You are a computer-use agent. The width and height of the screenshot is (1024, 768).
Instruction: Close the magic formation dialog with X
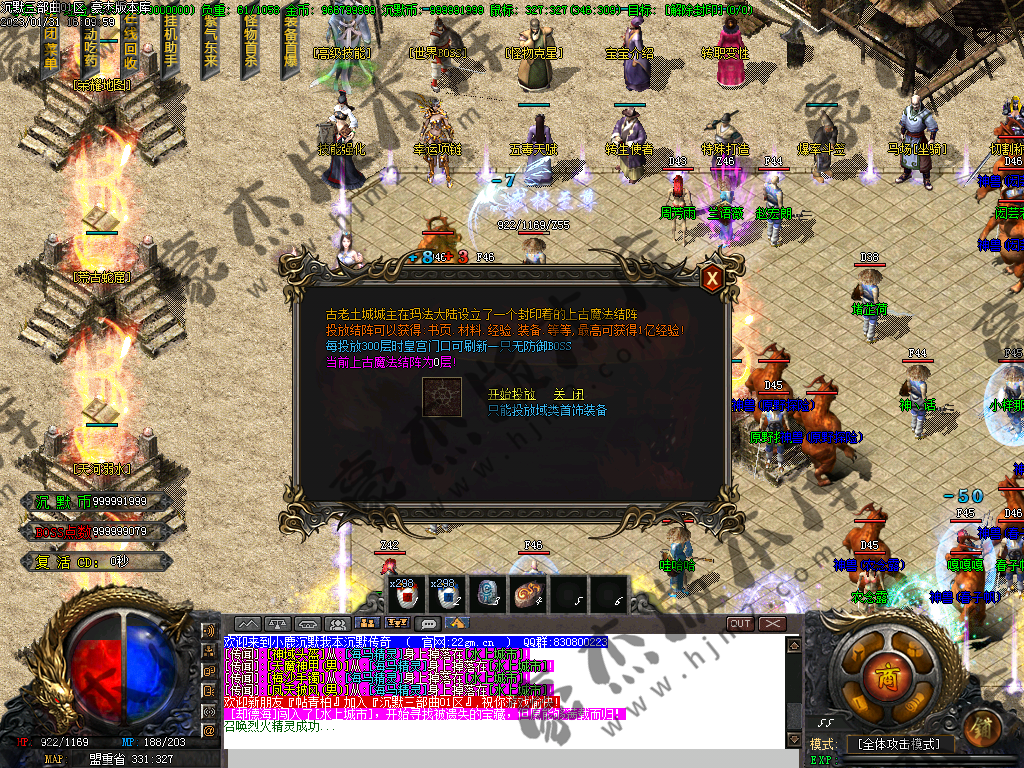[x=712, y=278]
